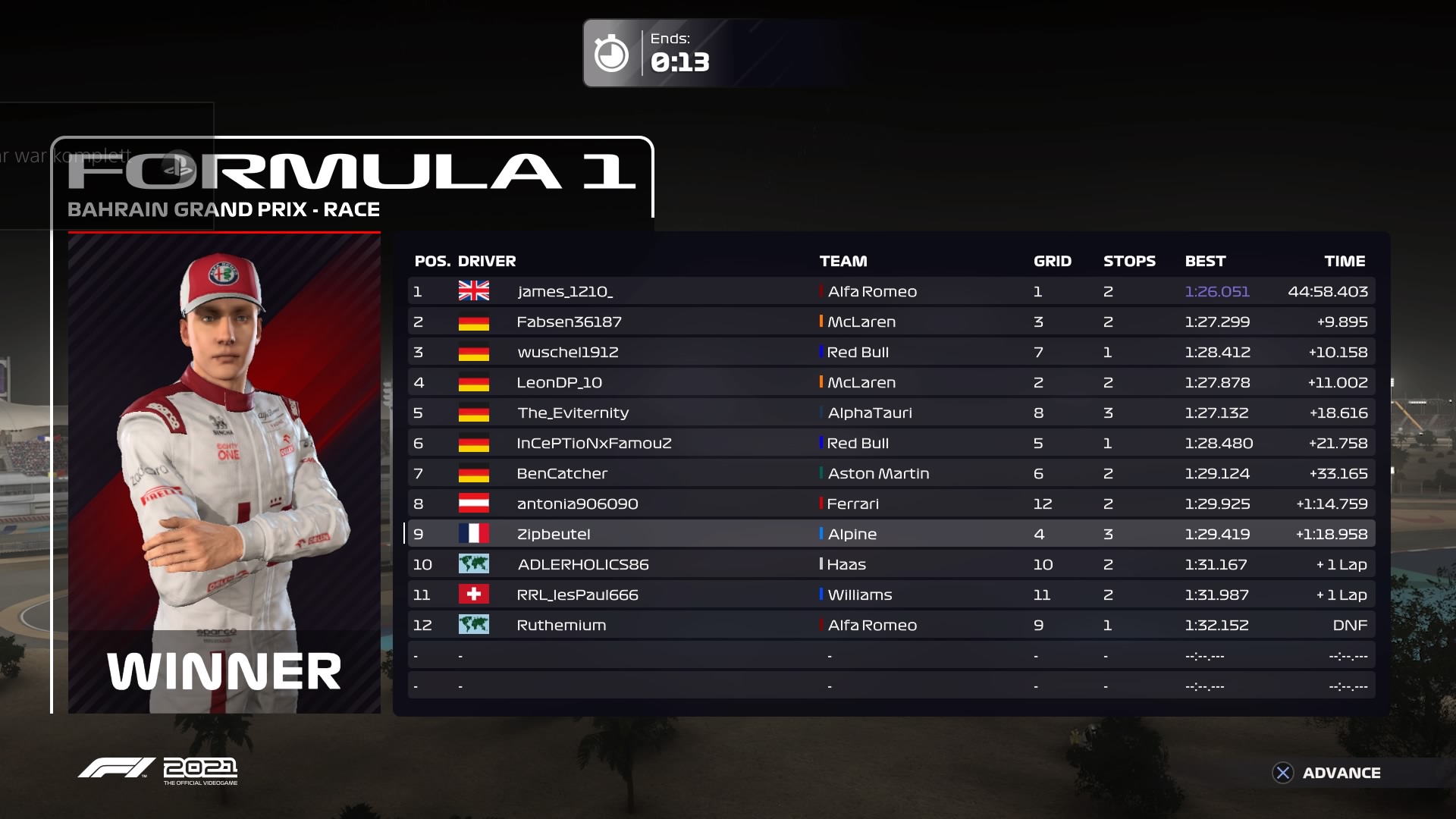The width and height of the screenshot is (1456, 819).
Task: Highlight LeonDP_10's result row
Action: [890, 382]
